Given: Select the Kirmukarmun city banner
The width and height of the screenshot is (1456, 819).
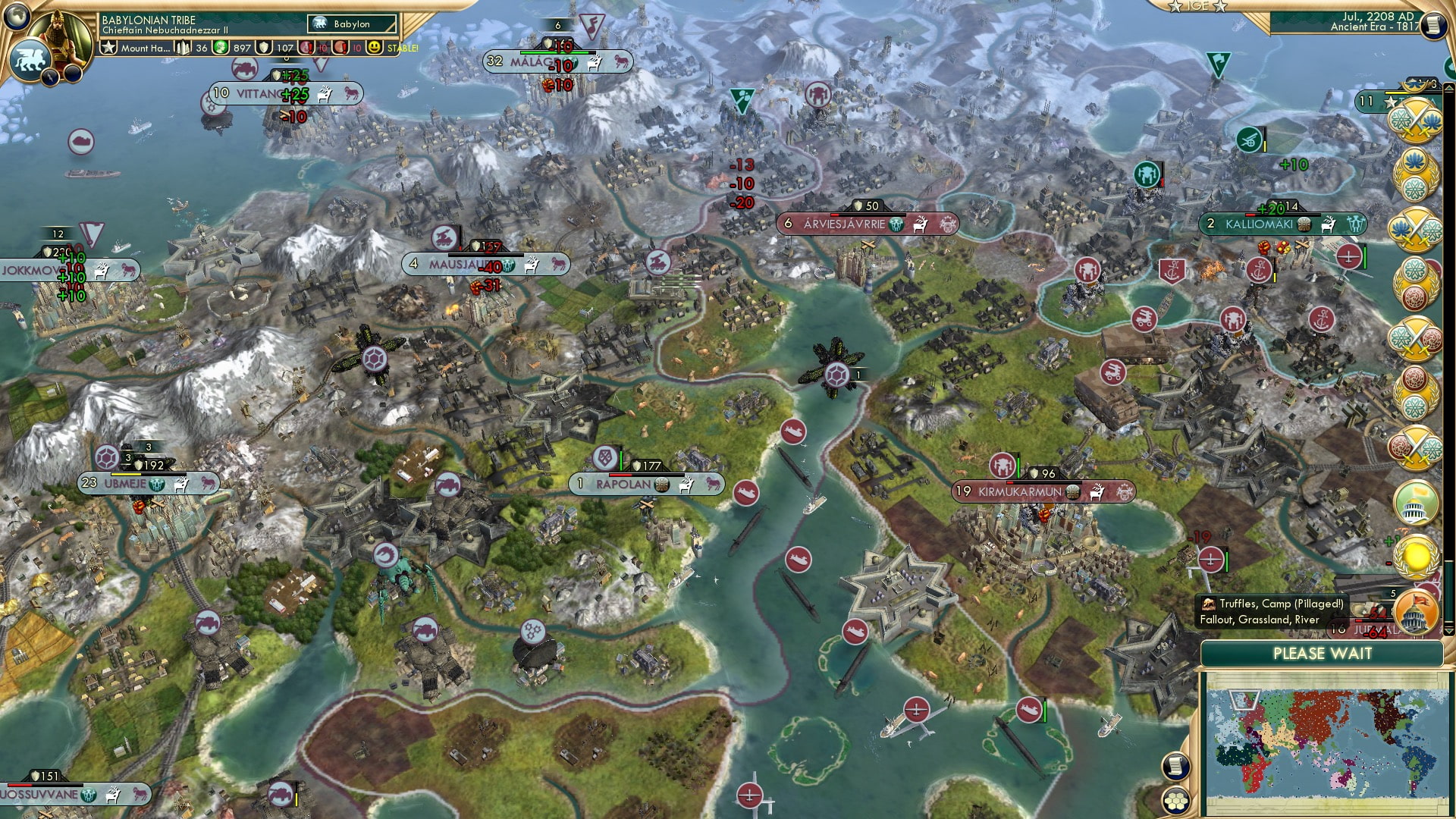Looking at the screenshot, I should tap(1043, 491).
